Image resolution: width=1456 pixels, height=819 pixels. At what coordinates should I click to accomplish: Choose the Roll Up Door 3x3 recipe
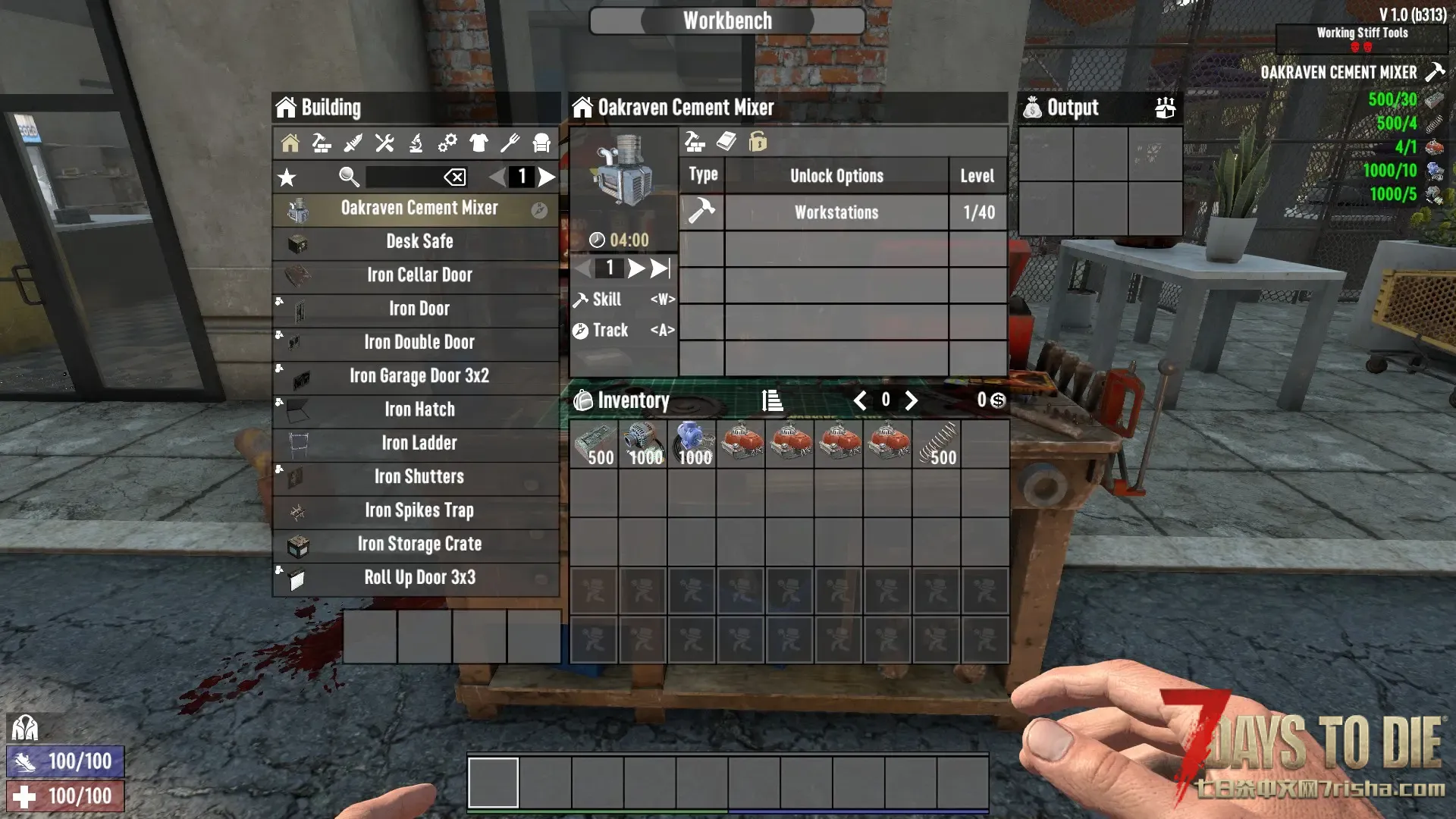(419, 578)
